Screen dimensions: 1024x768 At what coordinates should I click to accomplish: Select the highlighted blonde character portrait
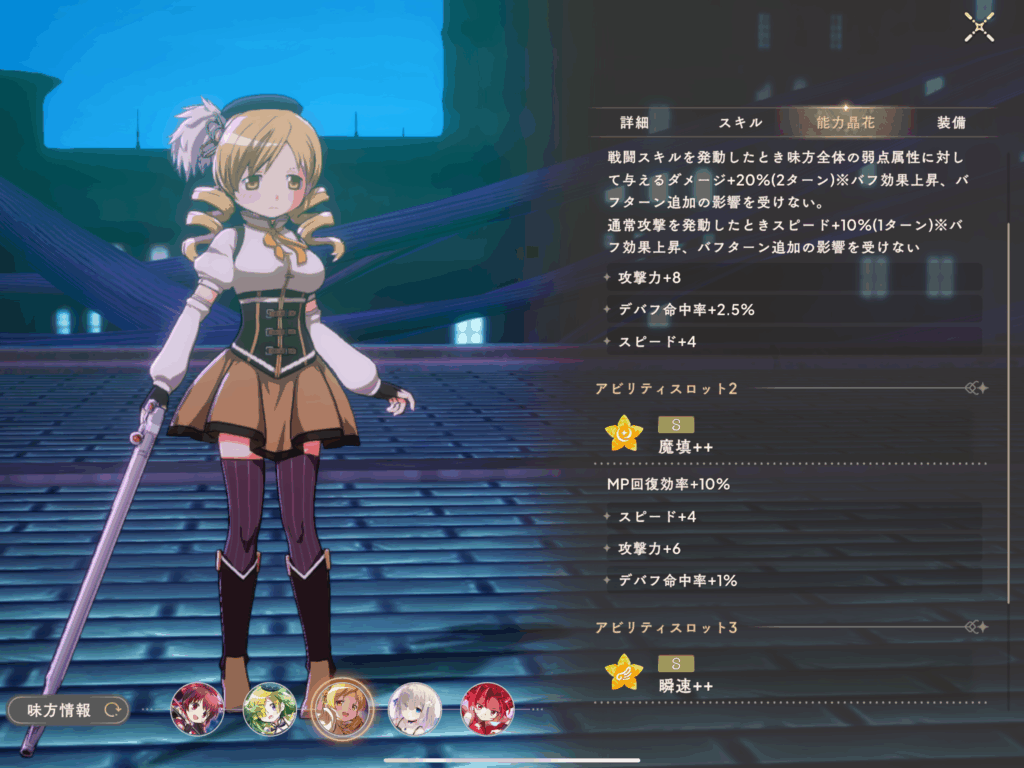[342, 709]
